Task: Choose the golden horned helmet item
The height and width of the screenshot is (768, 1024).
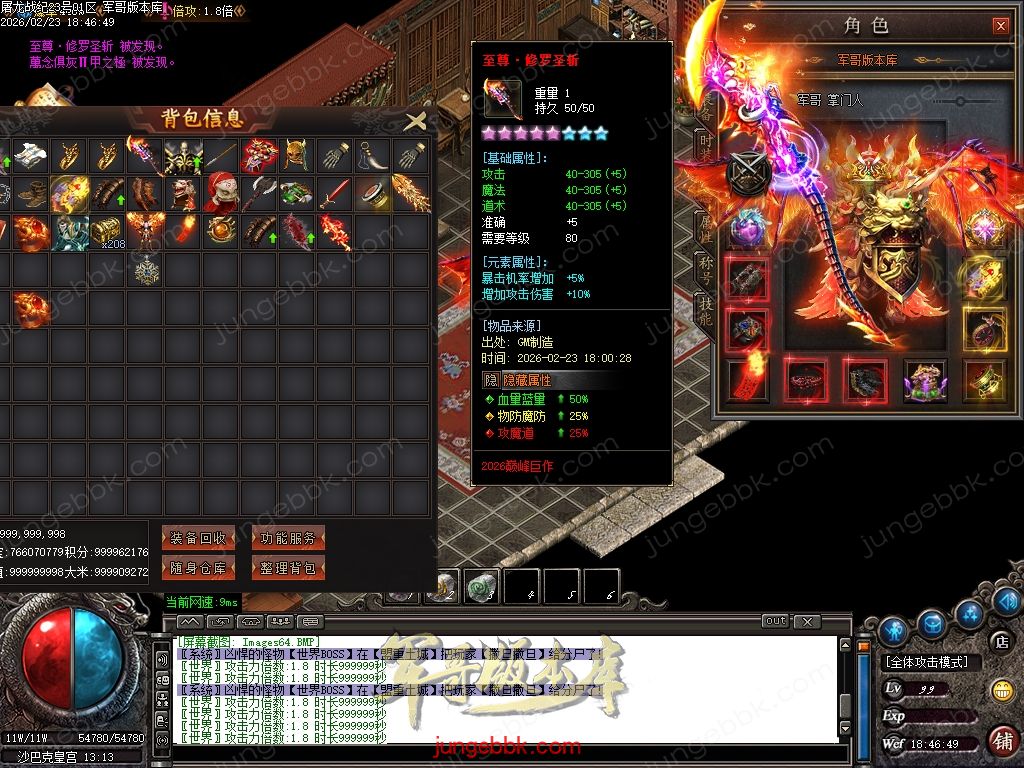Action: coord(295,155)
